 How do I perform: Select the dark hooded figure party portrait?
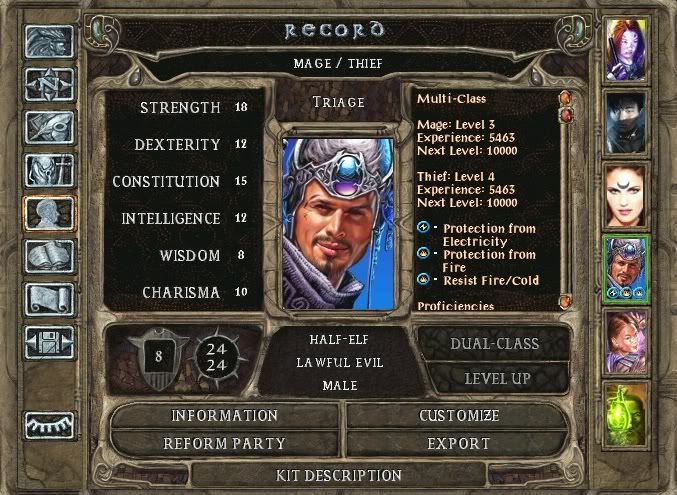pyautogui.click(x=628, y=121)
